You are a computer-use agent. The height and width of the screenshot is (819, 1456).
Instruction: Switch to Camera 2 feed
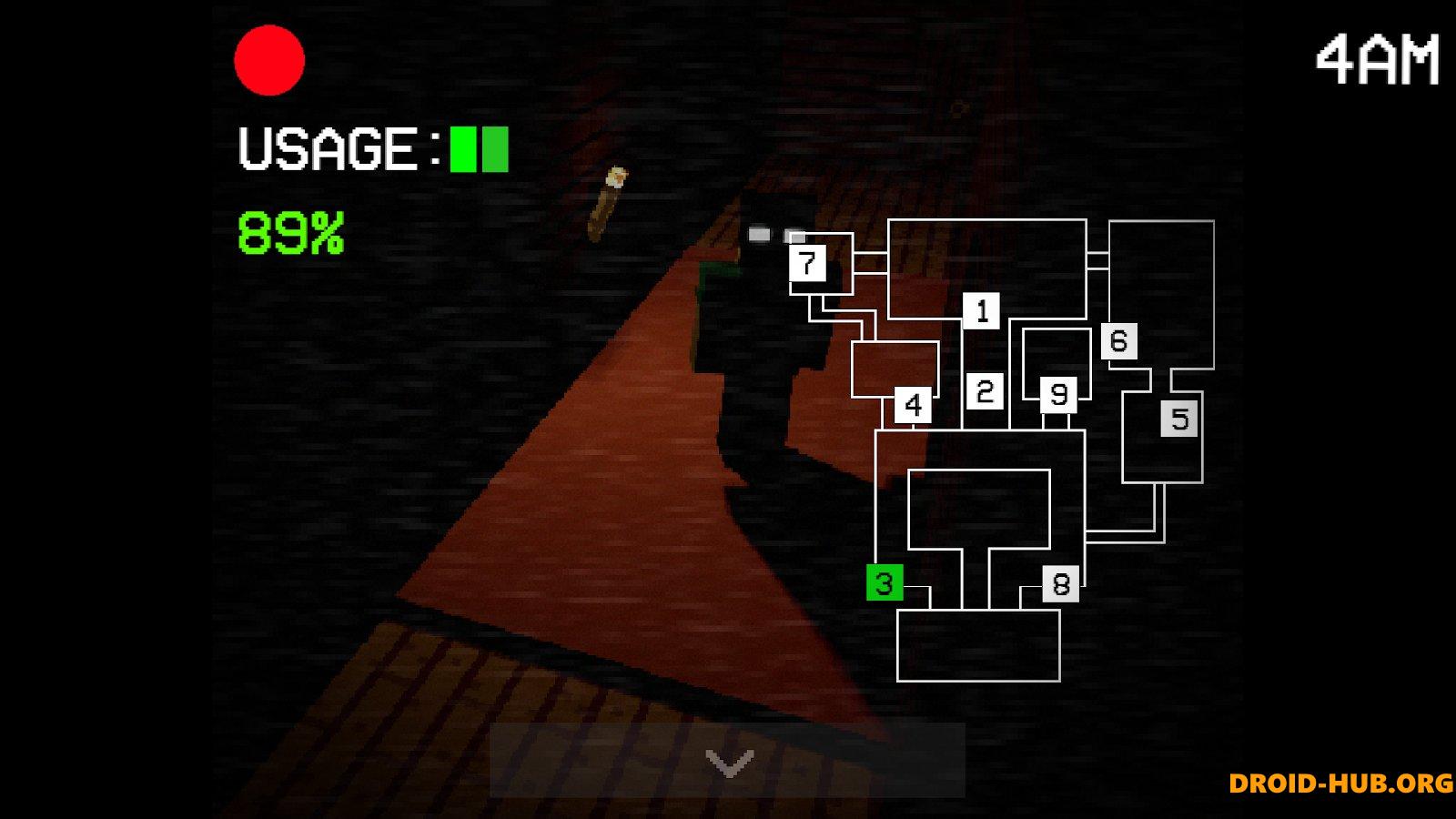click(x=983, y=393)
